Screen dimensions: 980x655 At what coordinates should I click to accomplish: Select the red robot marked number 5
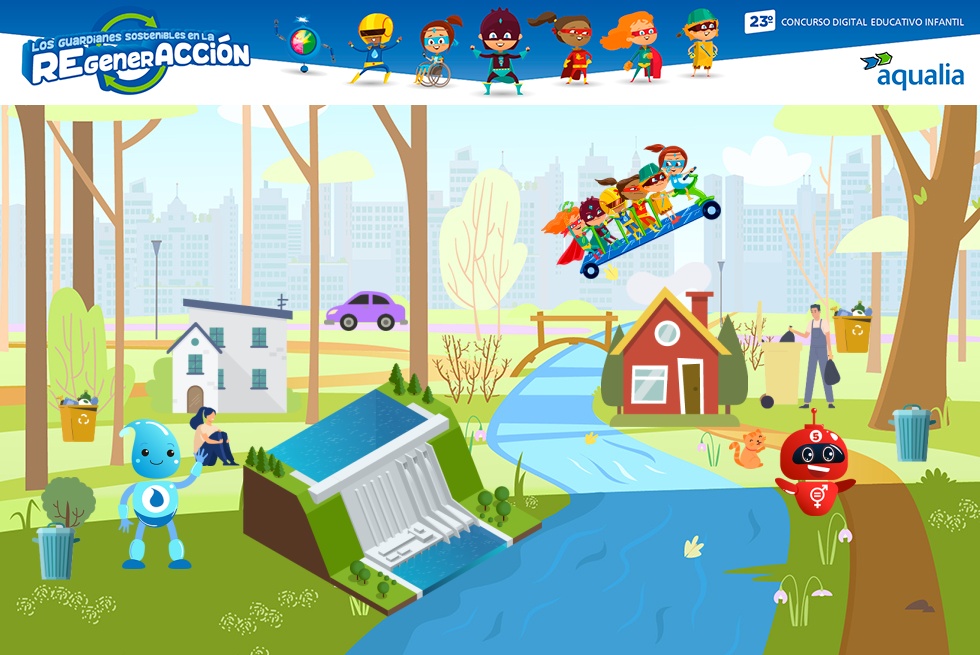814,464
